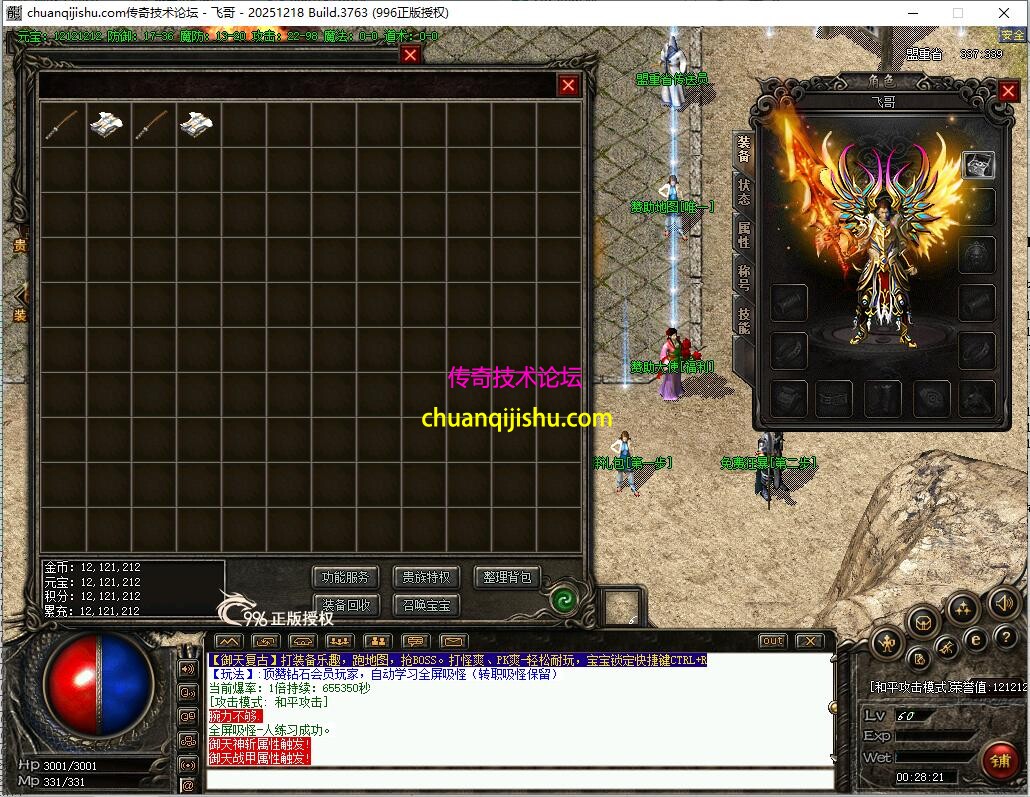Viewport: 1030px width, 797px height.
Task: Show the 称号 titles tab
Action: (x=743, y=277)
